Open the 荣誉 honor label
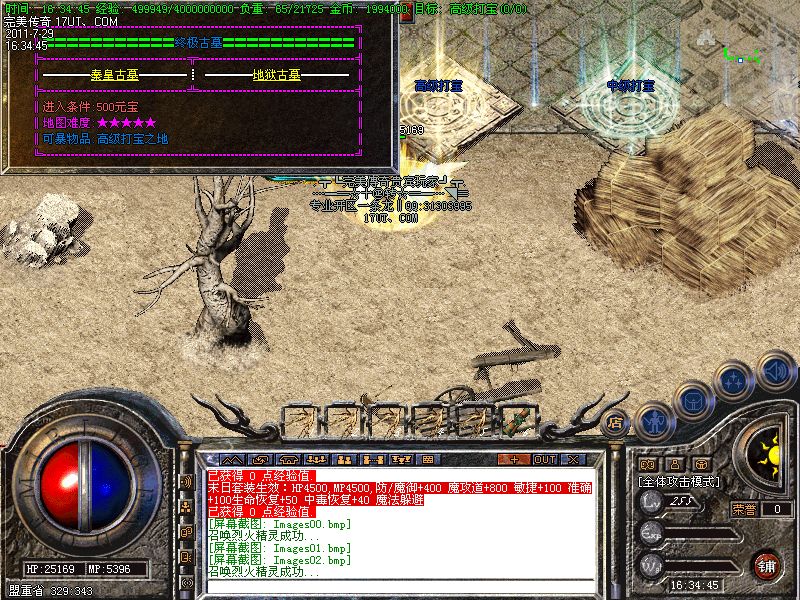Image resolution: width=800 pixels, height=600 pixels. click(745, 508)
